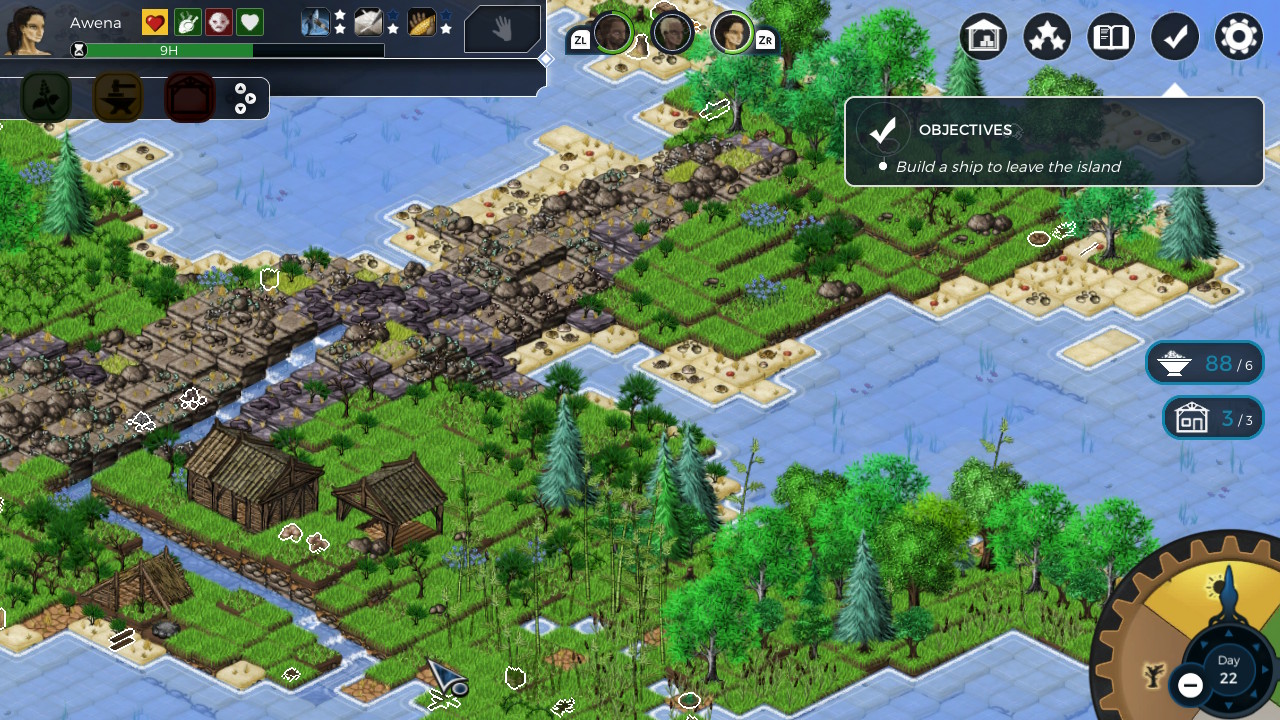Image resolution: width=1280 pixels, height=720 pixels.
Task: Open the barn construction category
Action: 189,97
